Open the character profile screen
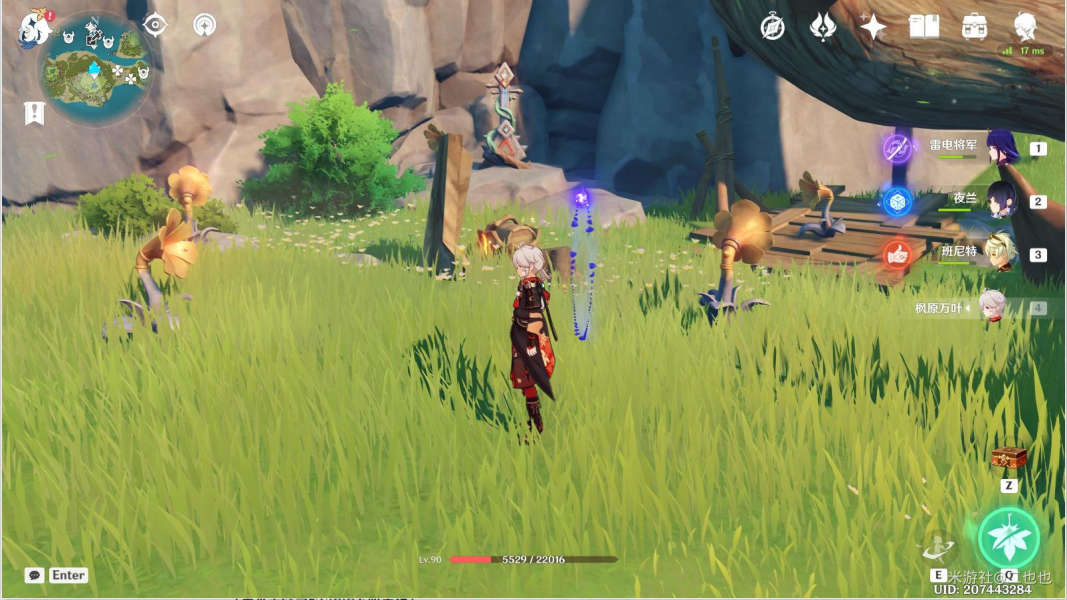 click(1024, 27)
